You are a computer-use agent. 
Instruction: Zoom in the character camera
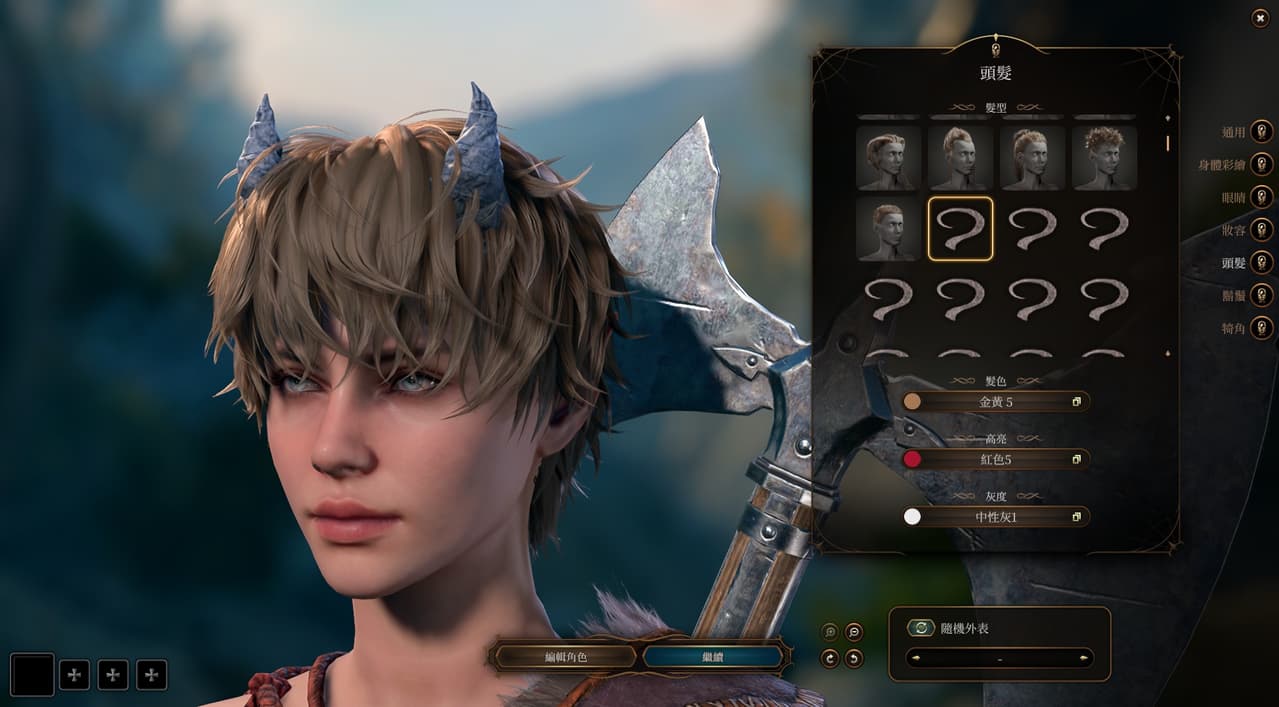point(829,632)
